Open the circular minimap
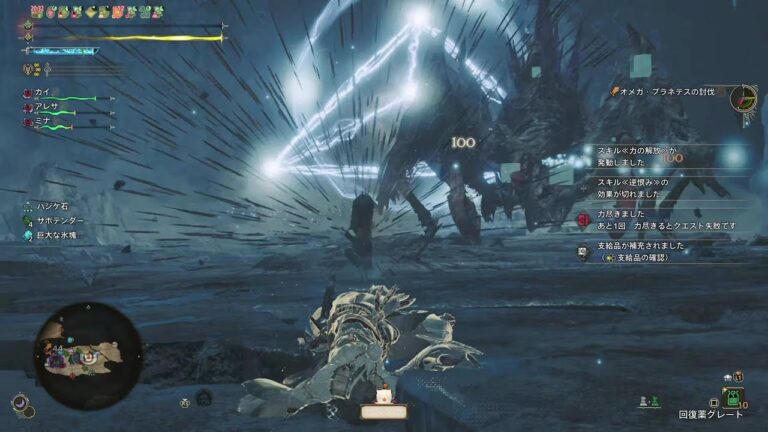 click(87, 355)
